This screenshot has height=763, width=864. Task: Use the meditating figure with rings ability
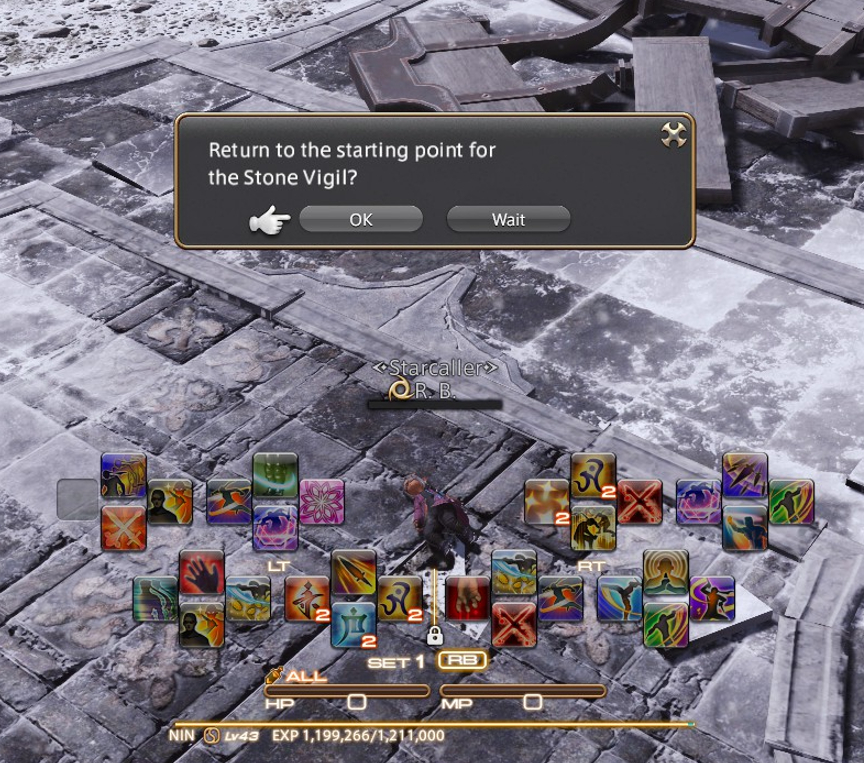click(665, 573)
